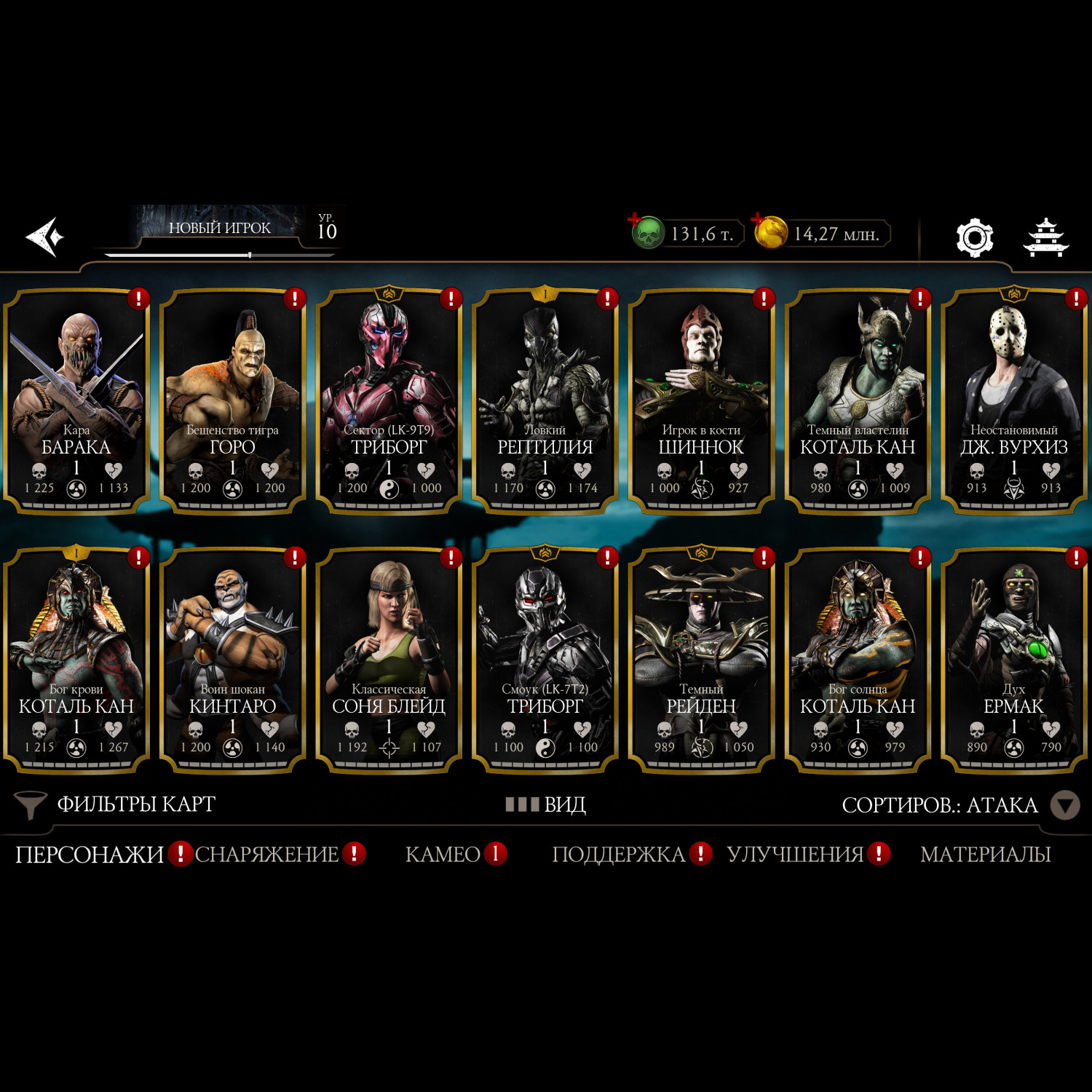The width and height of the screenshot is (1092, 1092).
Task: Switch to the Материалы tab
Action: click(985, 854)
